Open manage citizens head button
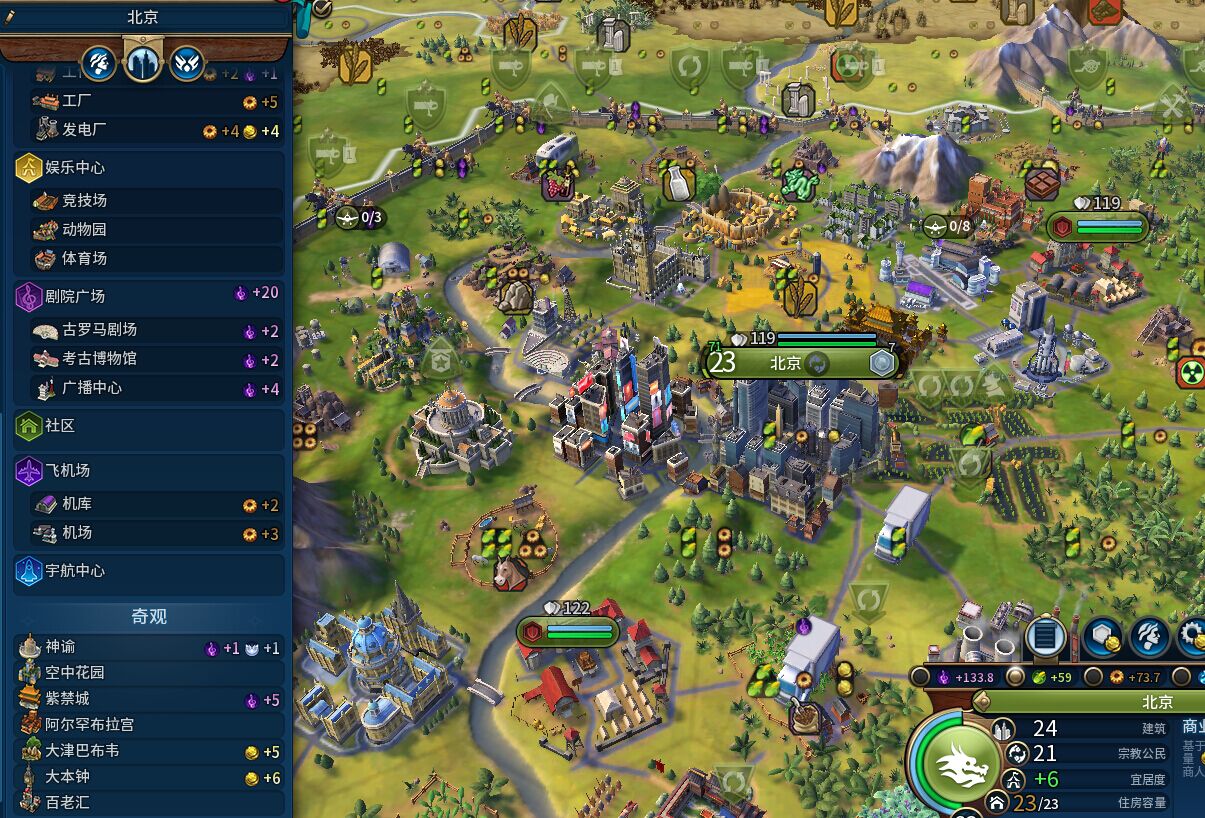This screenshot has width=1205, height=818. (1149, 637)
